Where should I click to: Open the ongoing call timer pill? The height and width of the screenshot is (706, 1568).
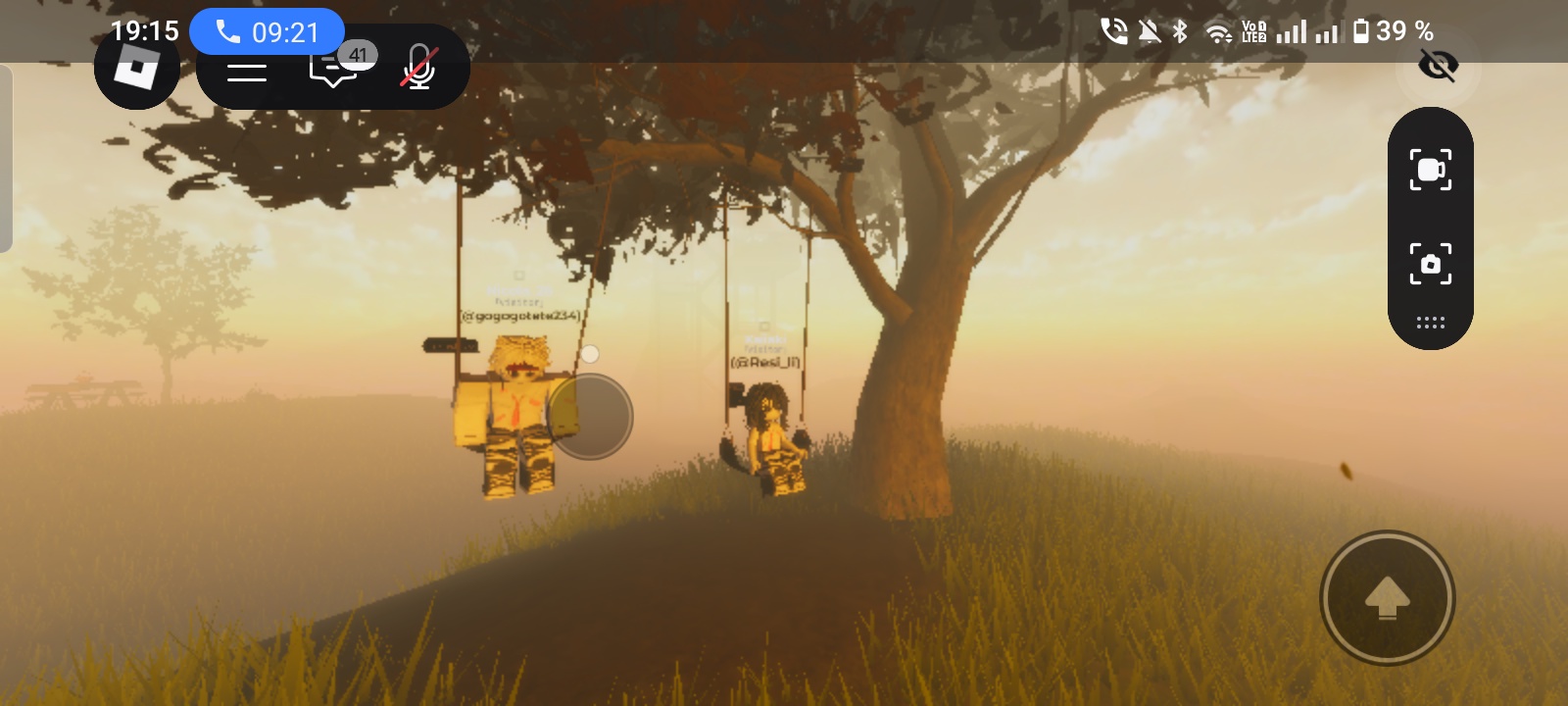point(267,32)
